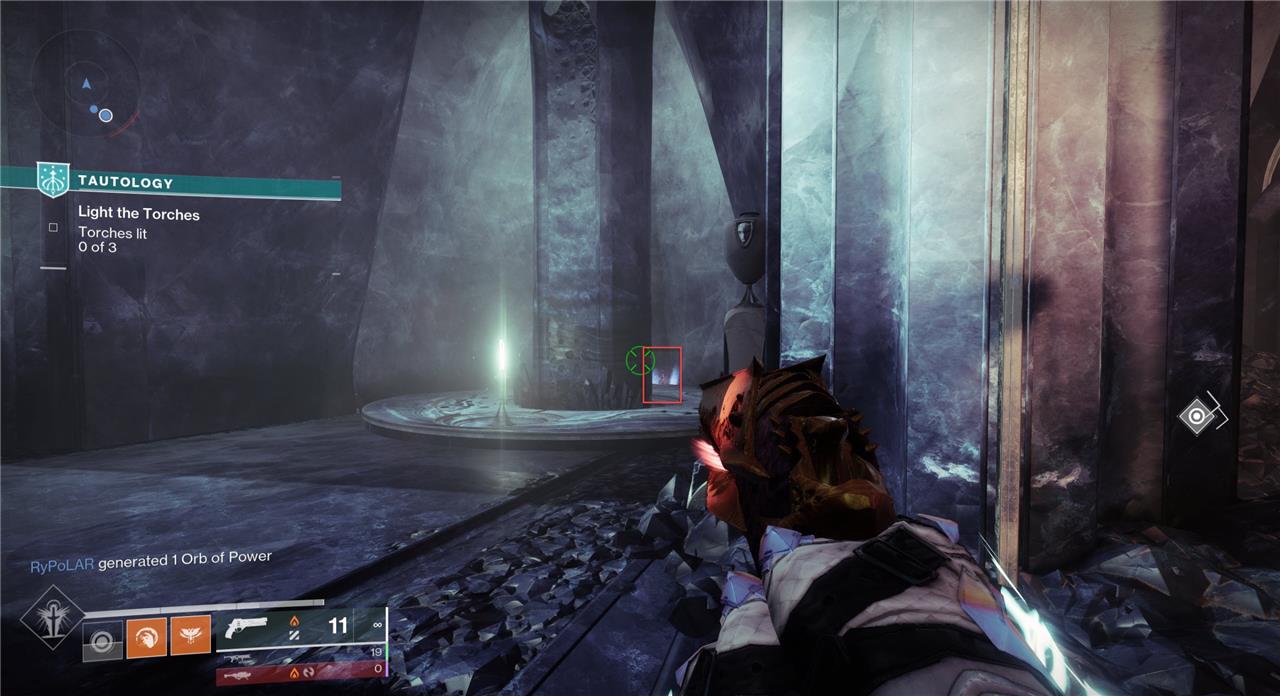Select the Tautology shield emblem icon
Viewport: 1280px width, 696px height.
(x=52, y=179)
